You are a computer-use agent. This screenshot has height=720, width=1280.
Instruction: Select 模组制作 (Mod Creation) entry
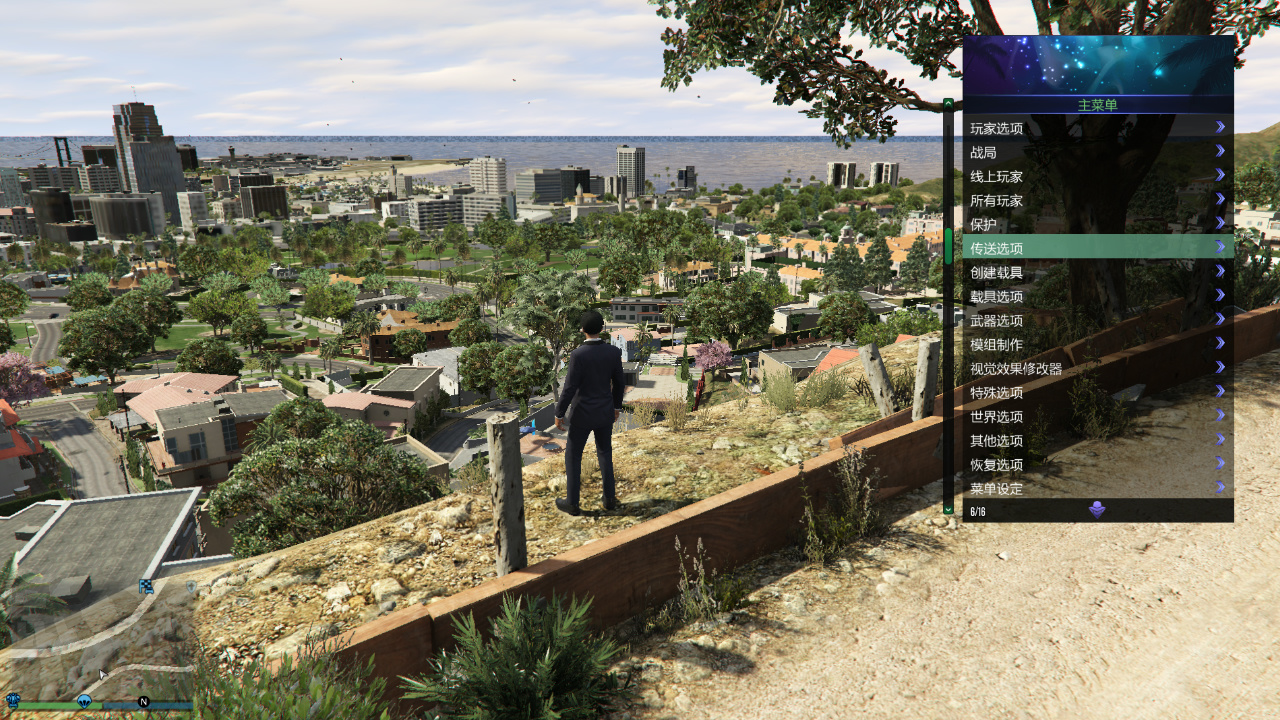[x=1097, y=344]
